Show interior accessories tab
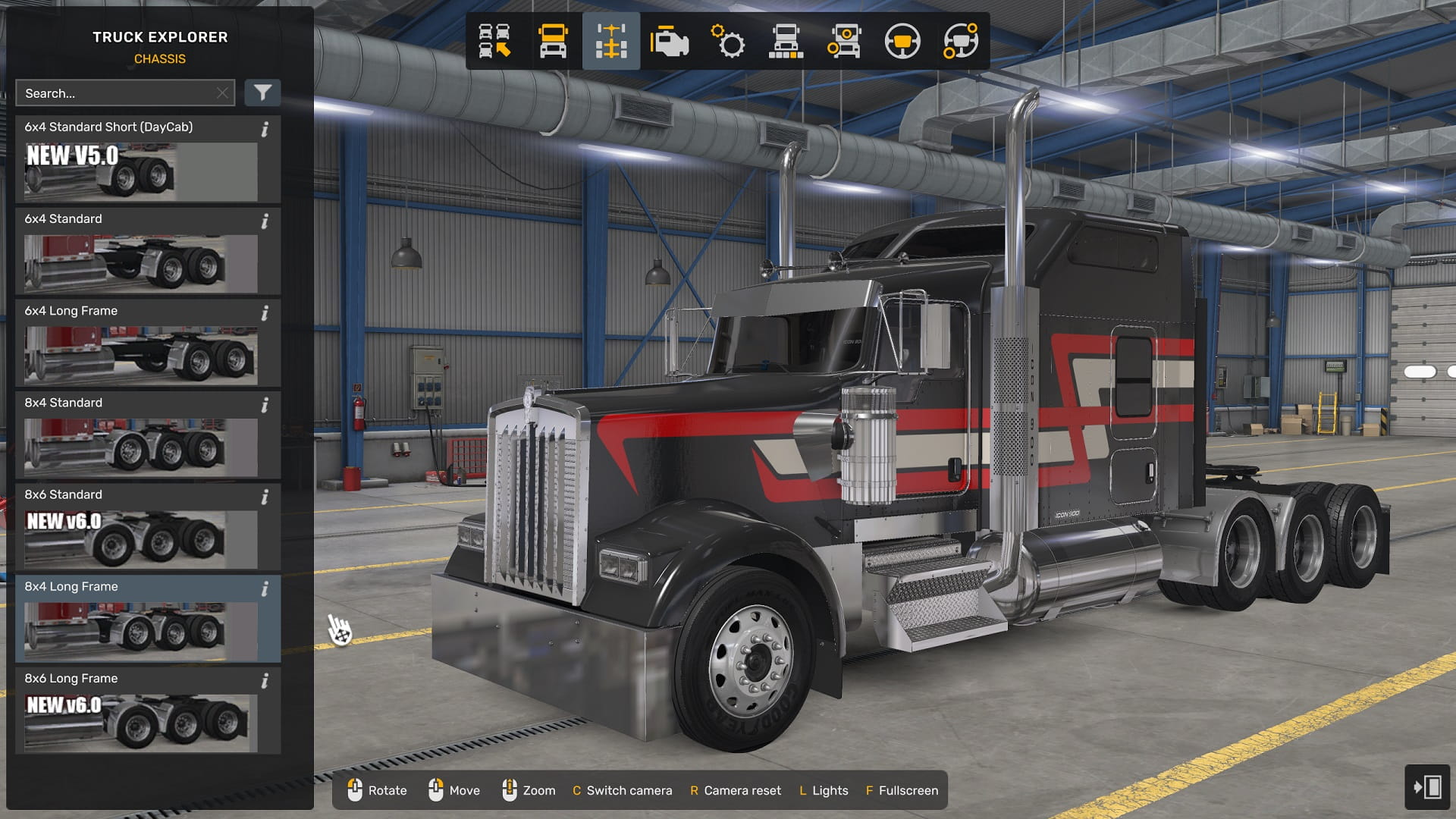Image resolution: width=1456 pixels, height=819 pixels. (x=960, y=41)
